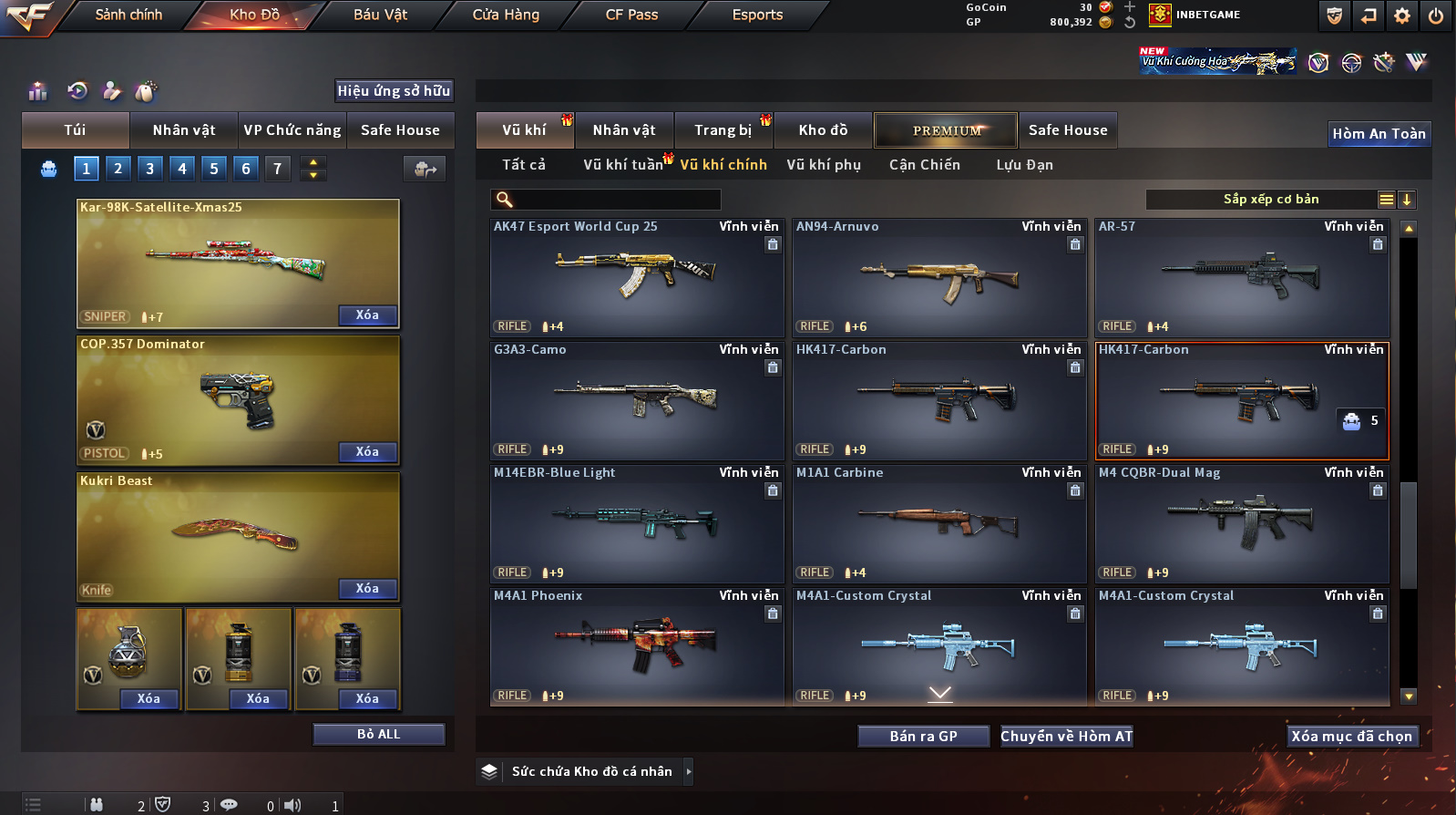Remove the Kar-98K-Satellite-Xmas25 sniper from bag

[x=367, y=315]
